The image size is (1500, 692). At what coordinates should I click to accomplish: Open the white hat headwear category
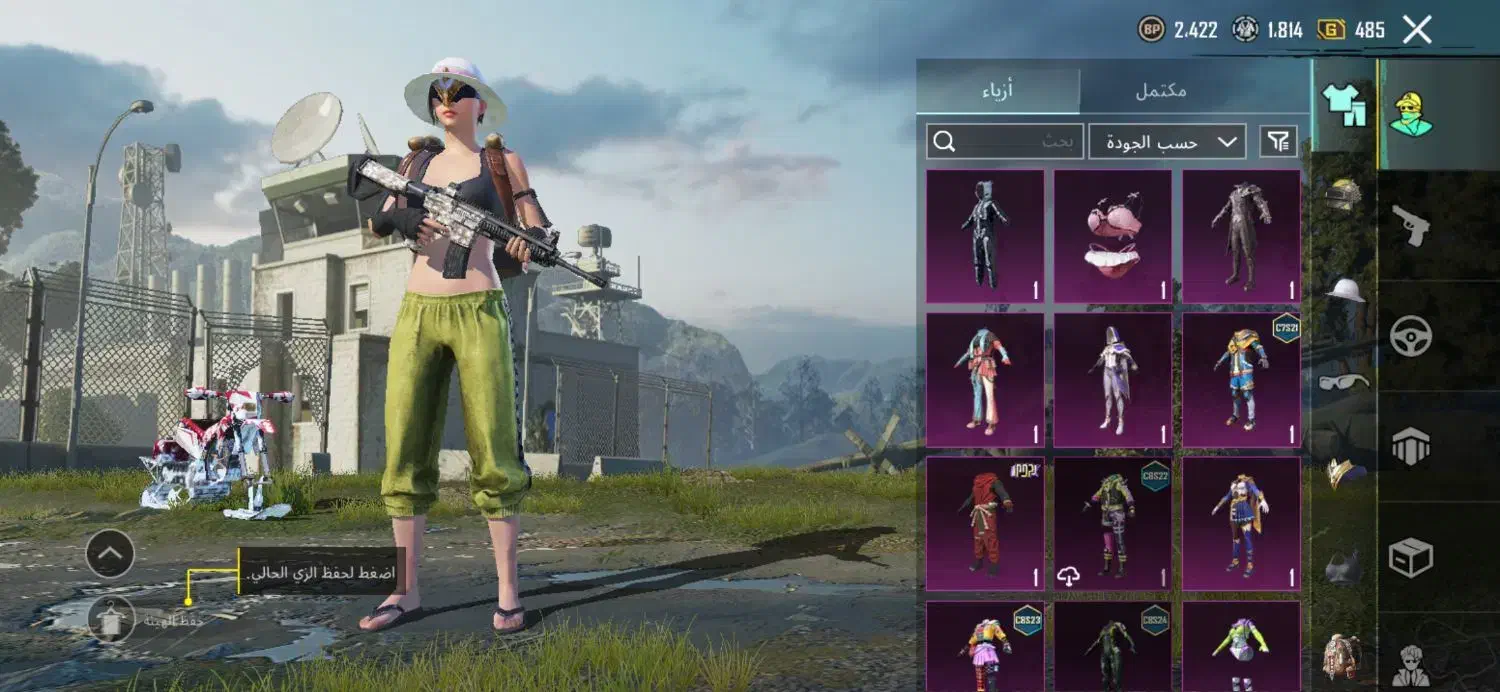1344,290
